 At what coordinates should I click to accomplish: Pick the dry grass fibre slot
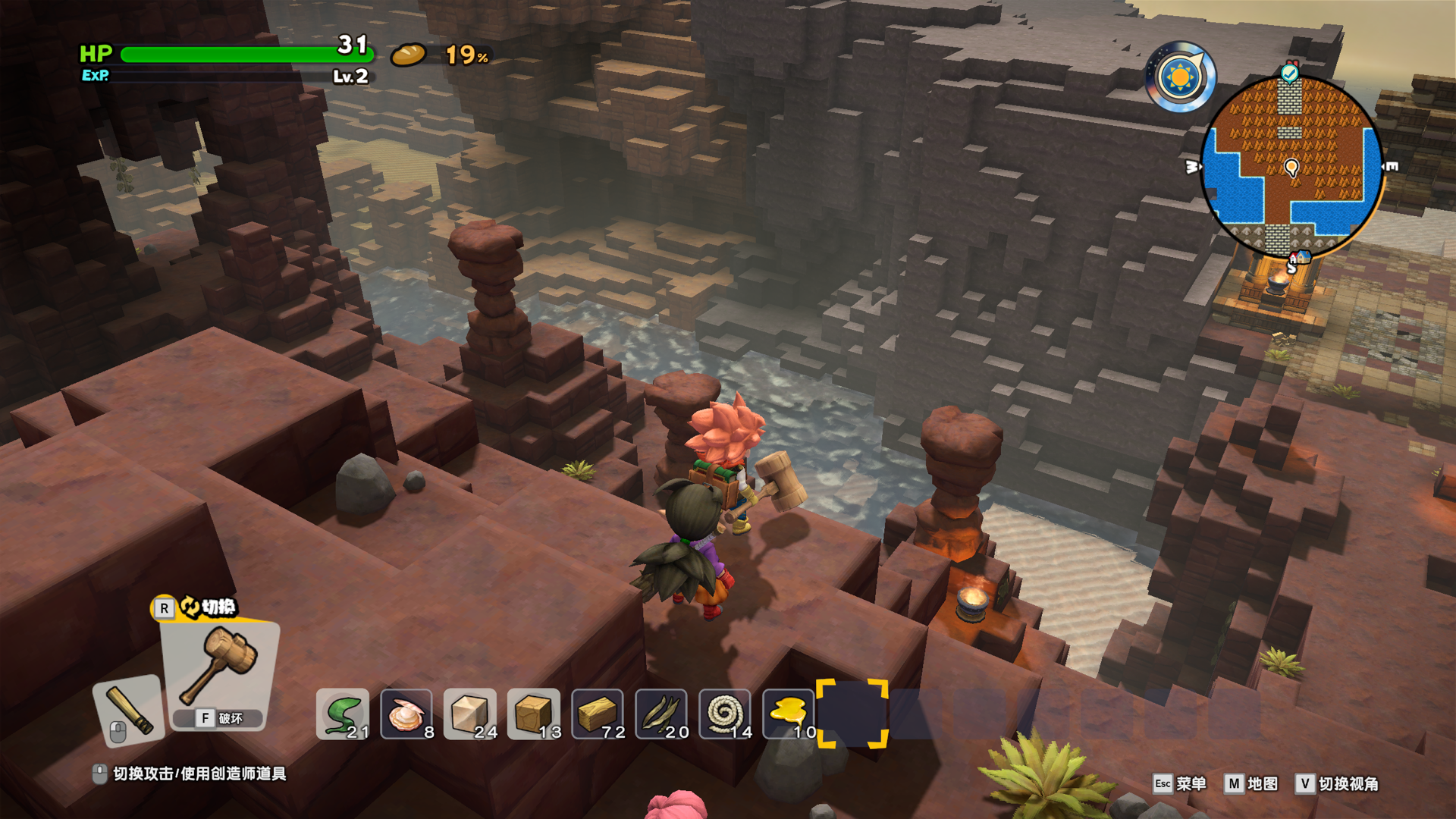[661, 714]
